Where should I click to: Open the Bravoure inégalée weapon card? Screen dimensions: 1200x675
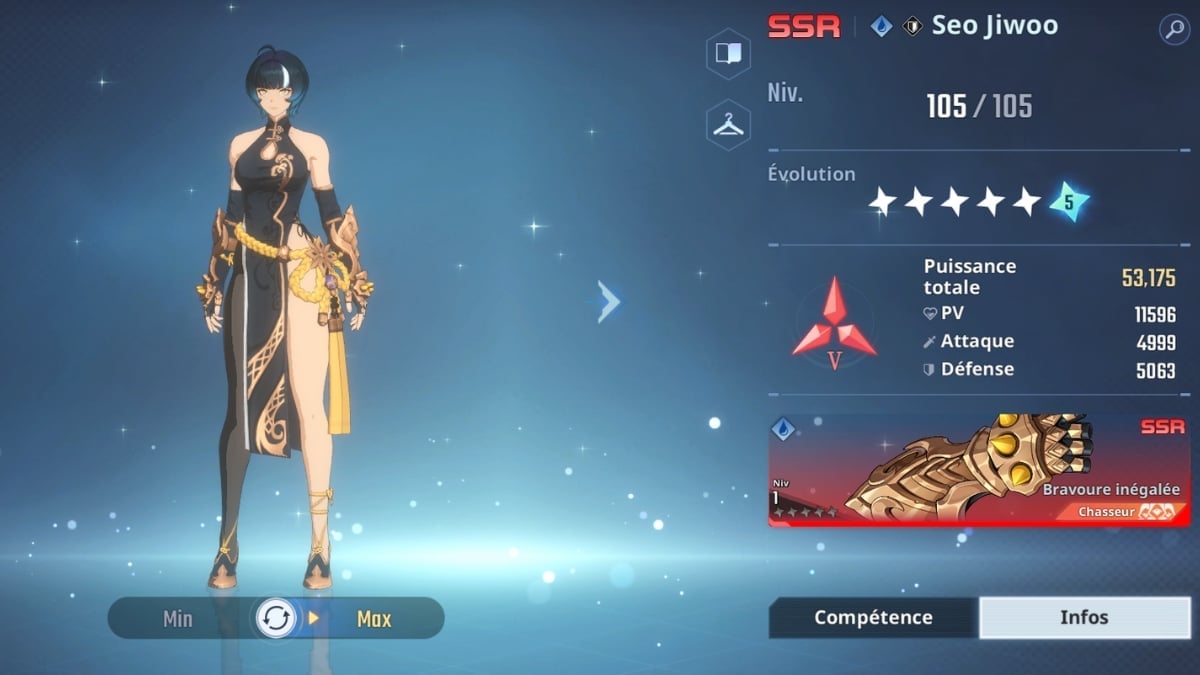(979, 470)
